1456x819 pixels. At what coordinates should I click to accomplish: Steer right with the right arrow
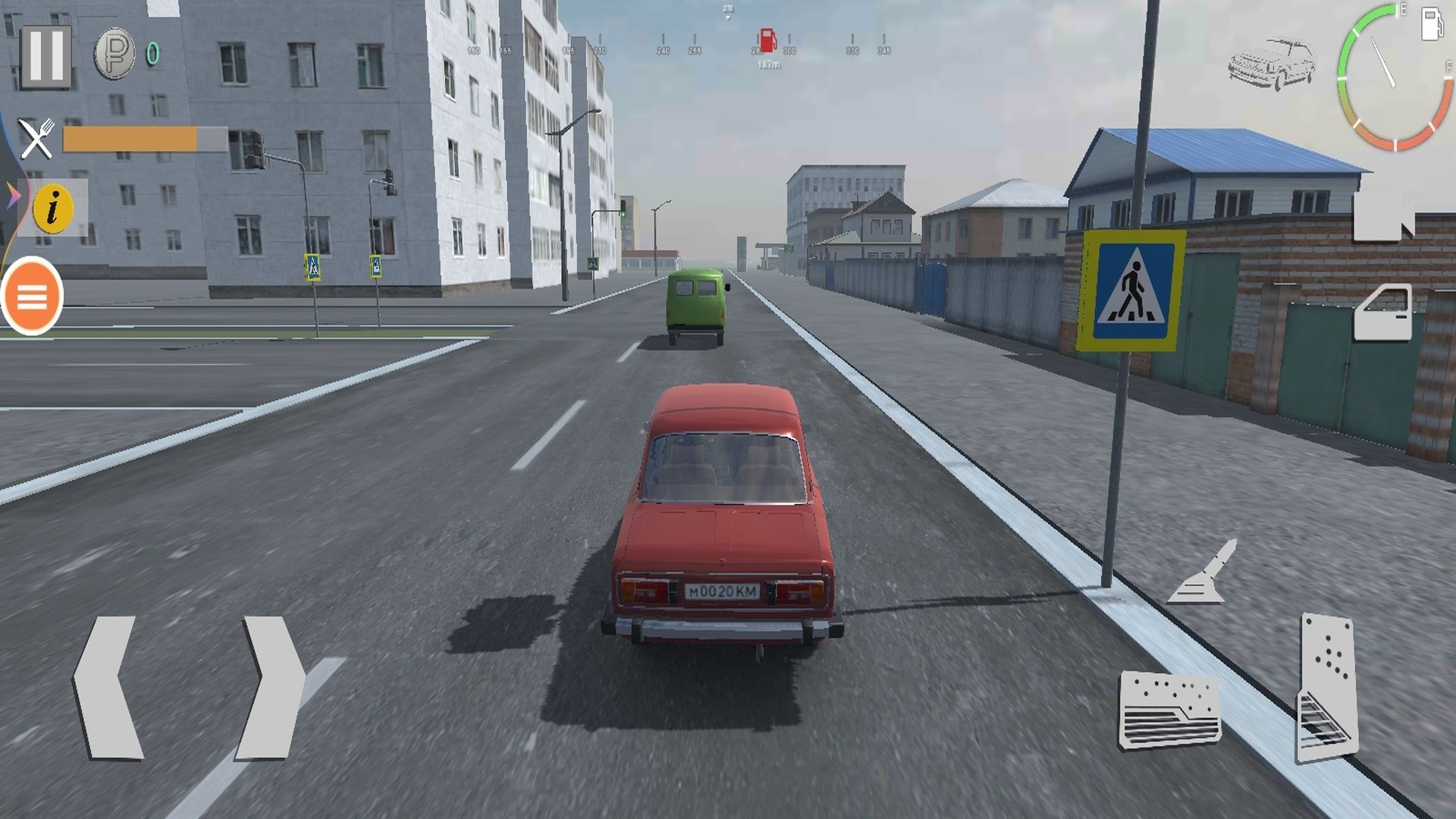tap(271, 687)
